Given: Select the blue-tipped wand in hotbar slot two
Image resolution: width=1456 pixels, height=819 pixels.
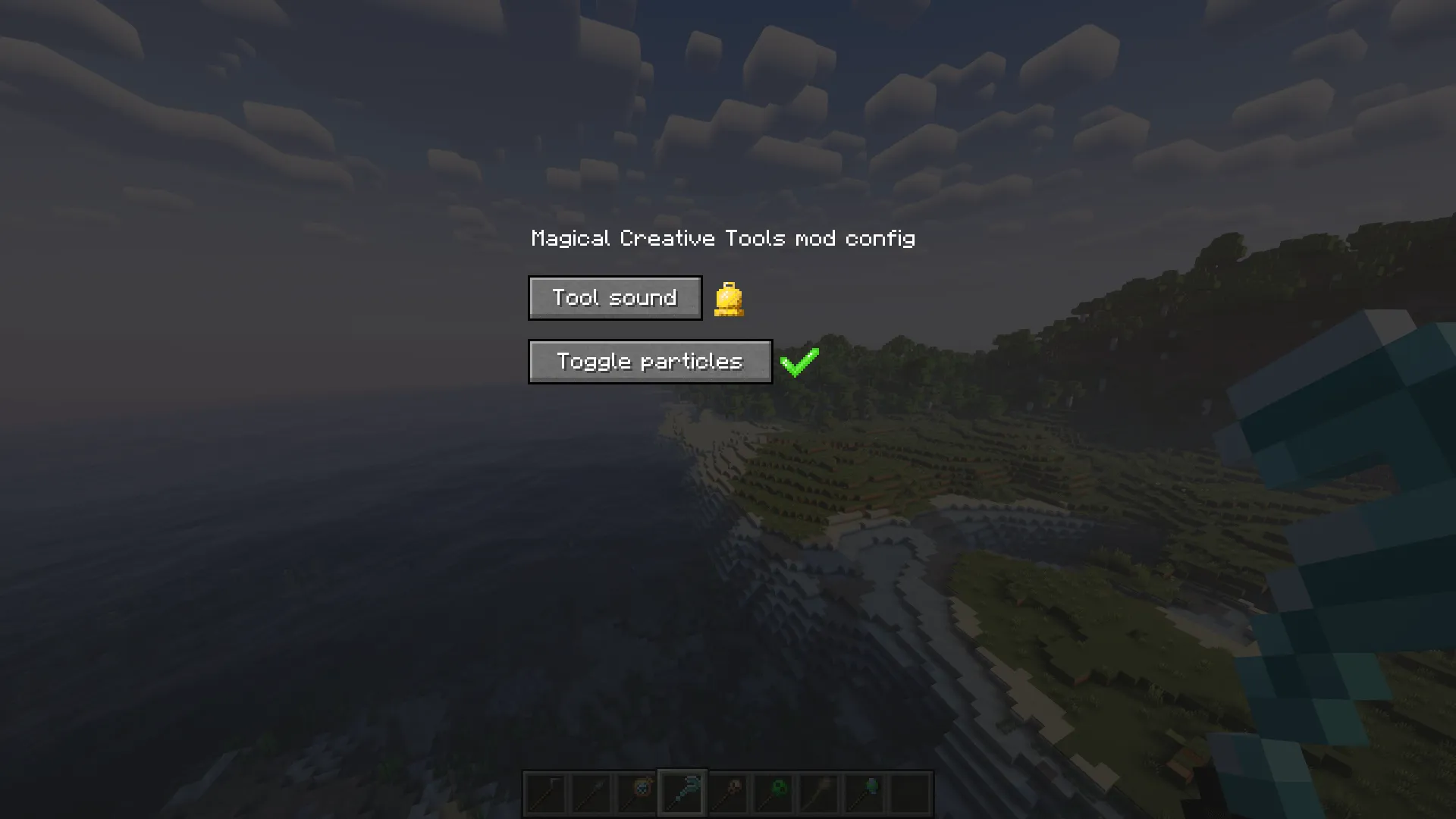Looking at the screenshot, I should click(590, 791).
